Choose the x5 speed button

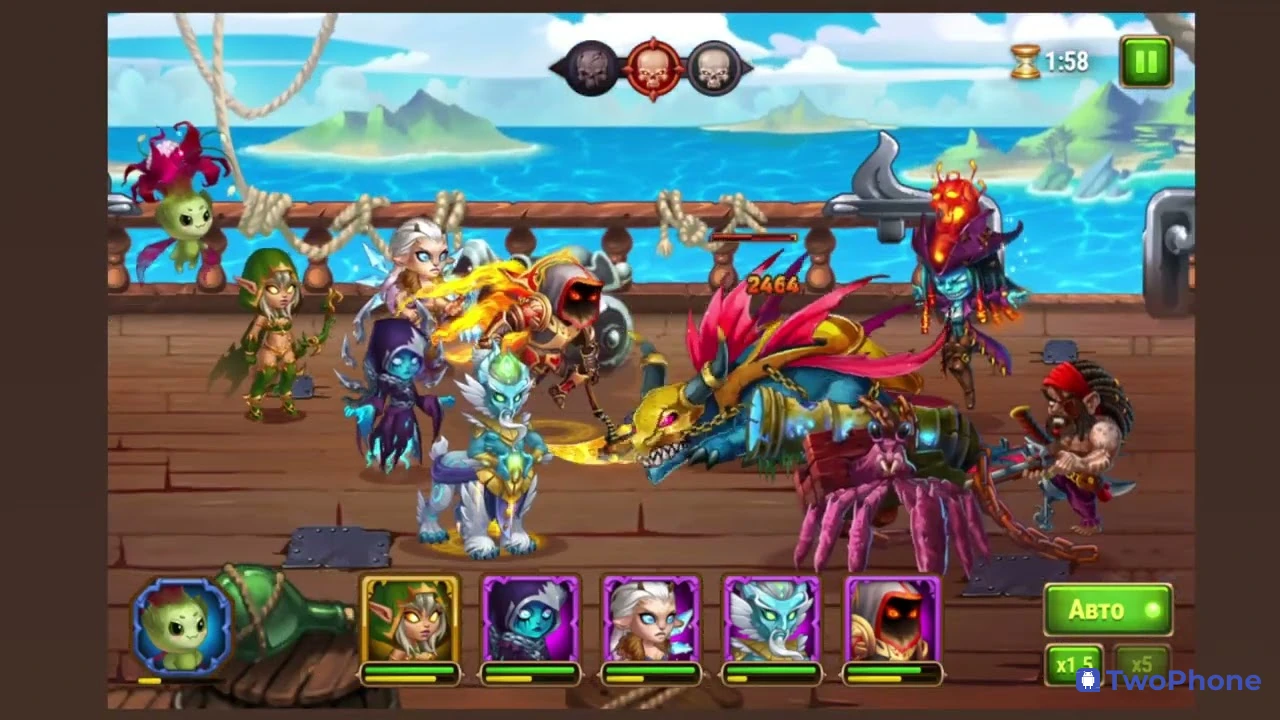[1142, 664]
